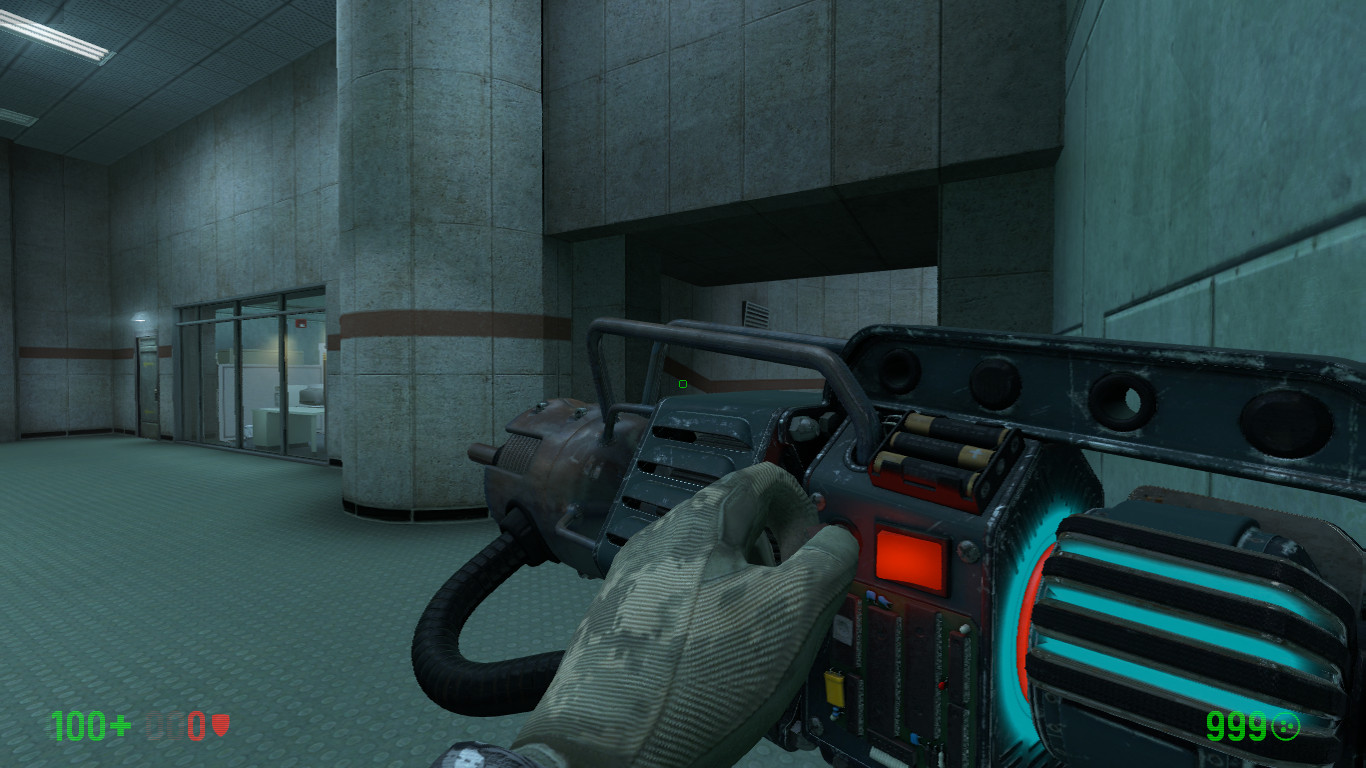Image resolution: width=1366 pixels, height=768 pixels.
Task: Select the red armor shield icon
Action: pos(221,725)
